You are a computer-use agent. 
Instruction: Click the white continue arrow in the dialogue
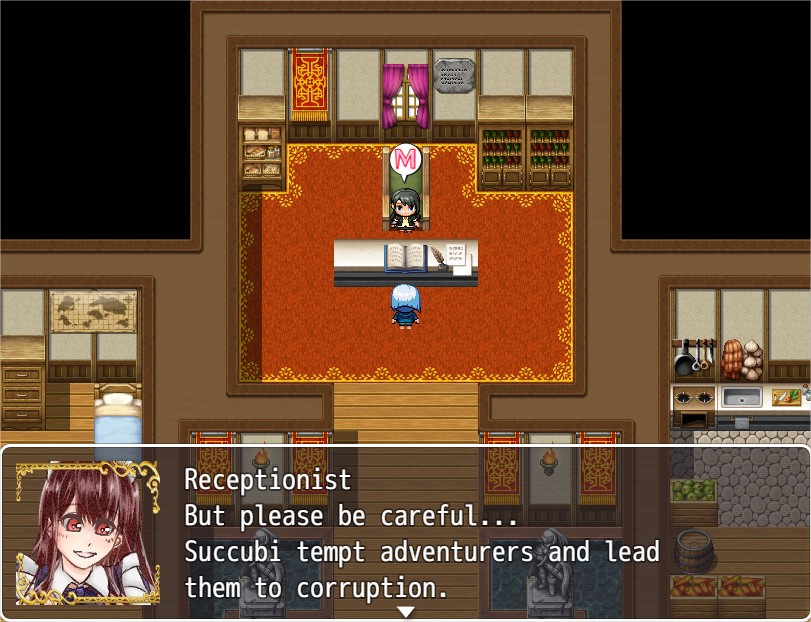point(405,611)
